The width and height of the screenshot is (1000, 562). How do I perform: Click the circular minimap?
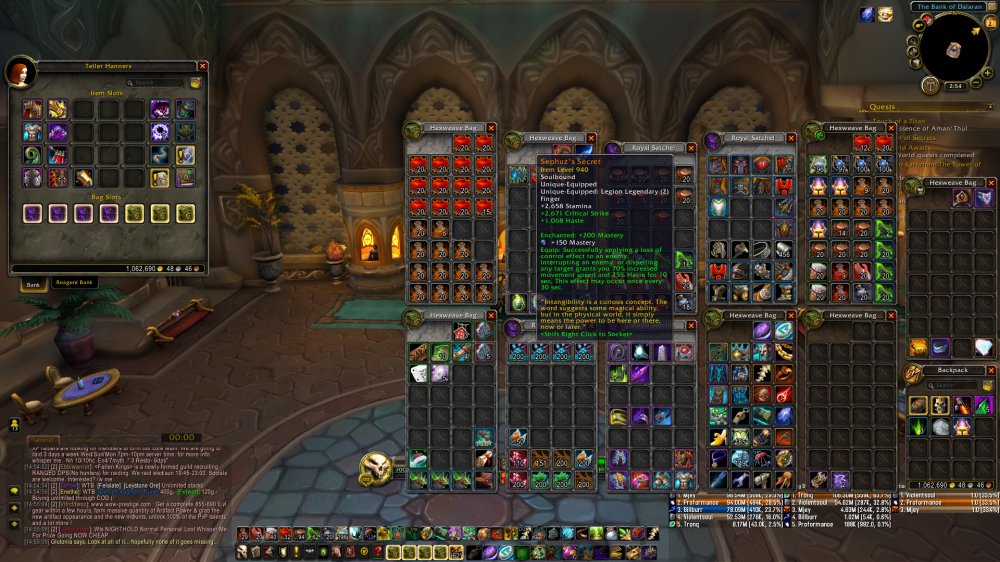tap(955, 47)
